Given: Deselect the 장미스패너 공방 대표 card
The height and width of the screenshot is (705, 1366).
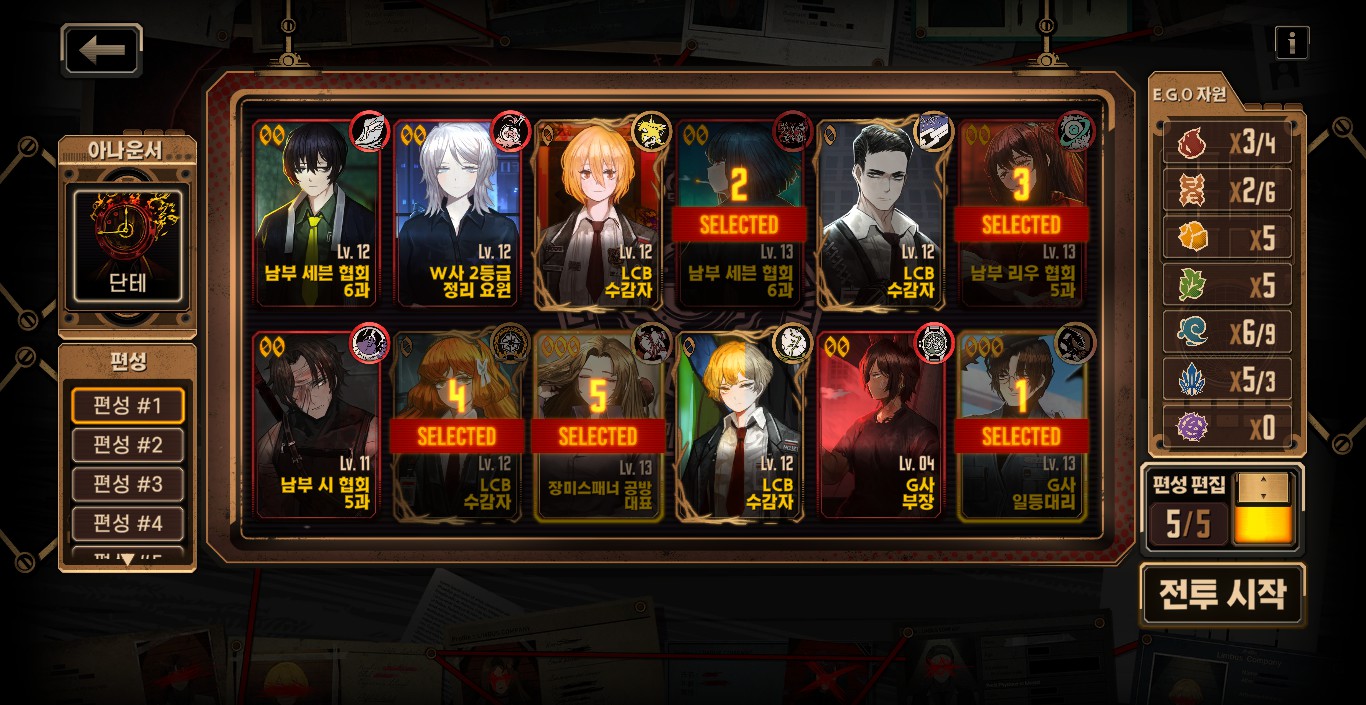Looking at the screenshot, I should pyautogui.click(x=598, y=426).
